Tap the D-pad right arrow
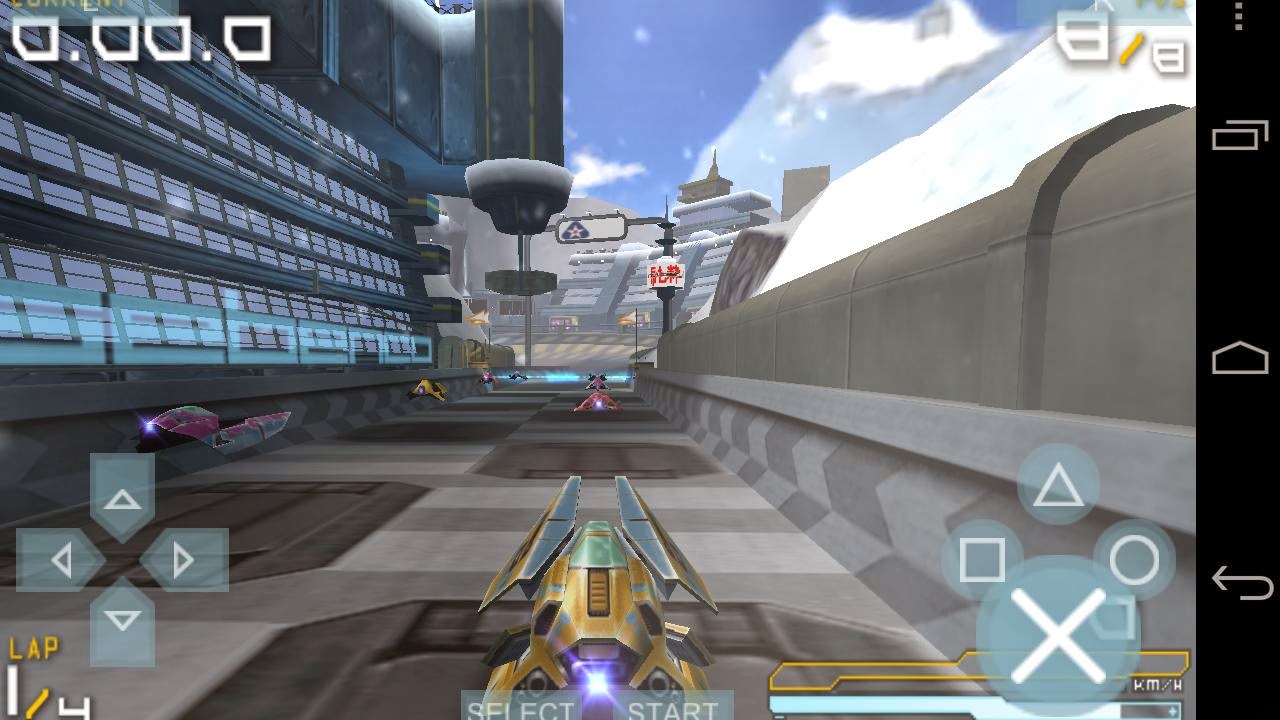 point(181,558)
